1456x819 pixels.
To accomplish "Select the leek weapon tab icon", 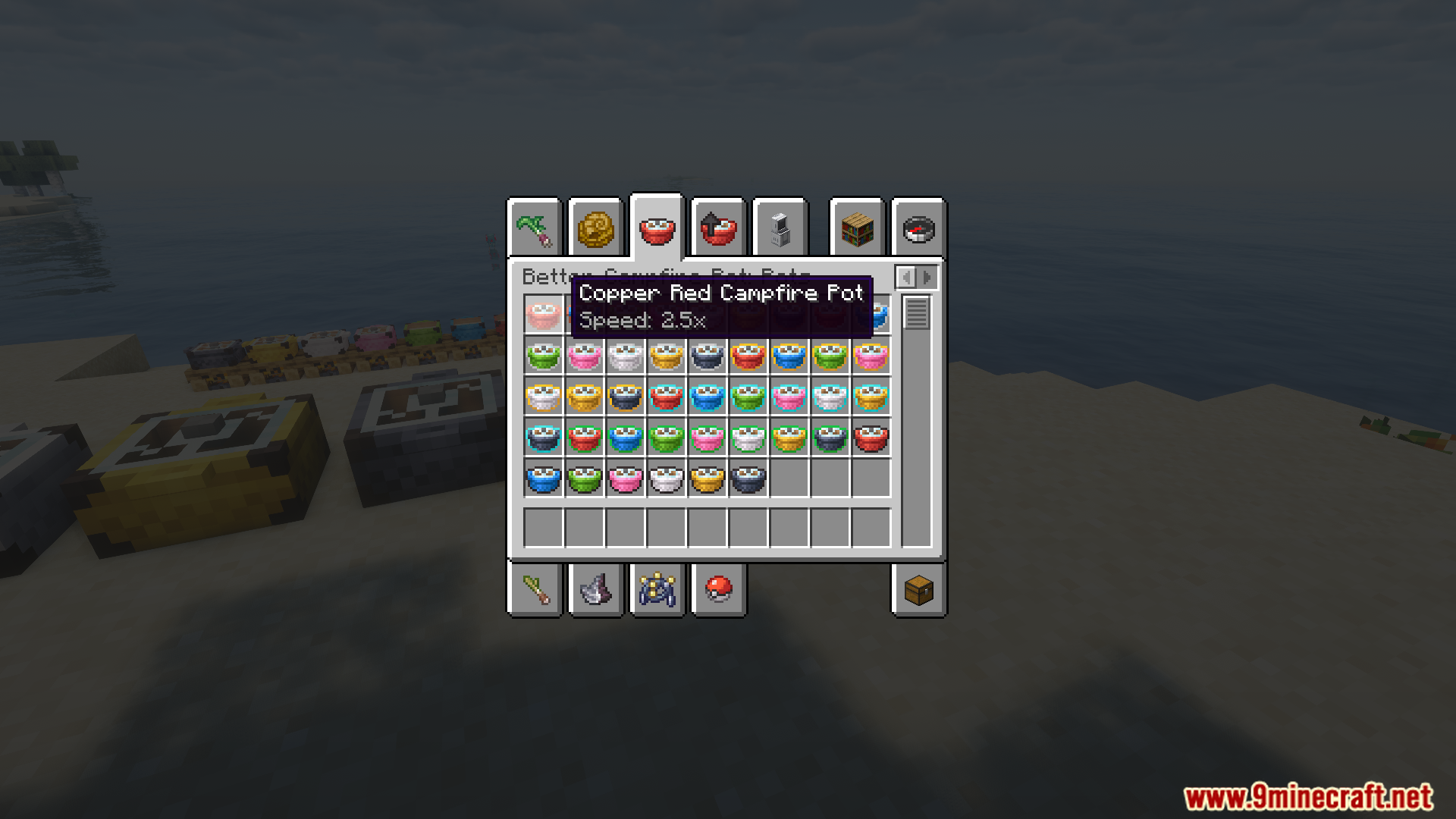I will 536,591.
